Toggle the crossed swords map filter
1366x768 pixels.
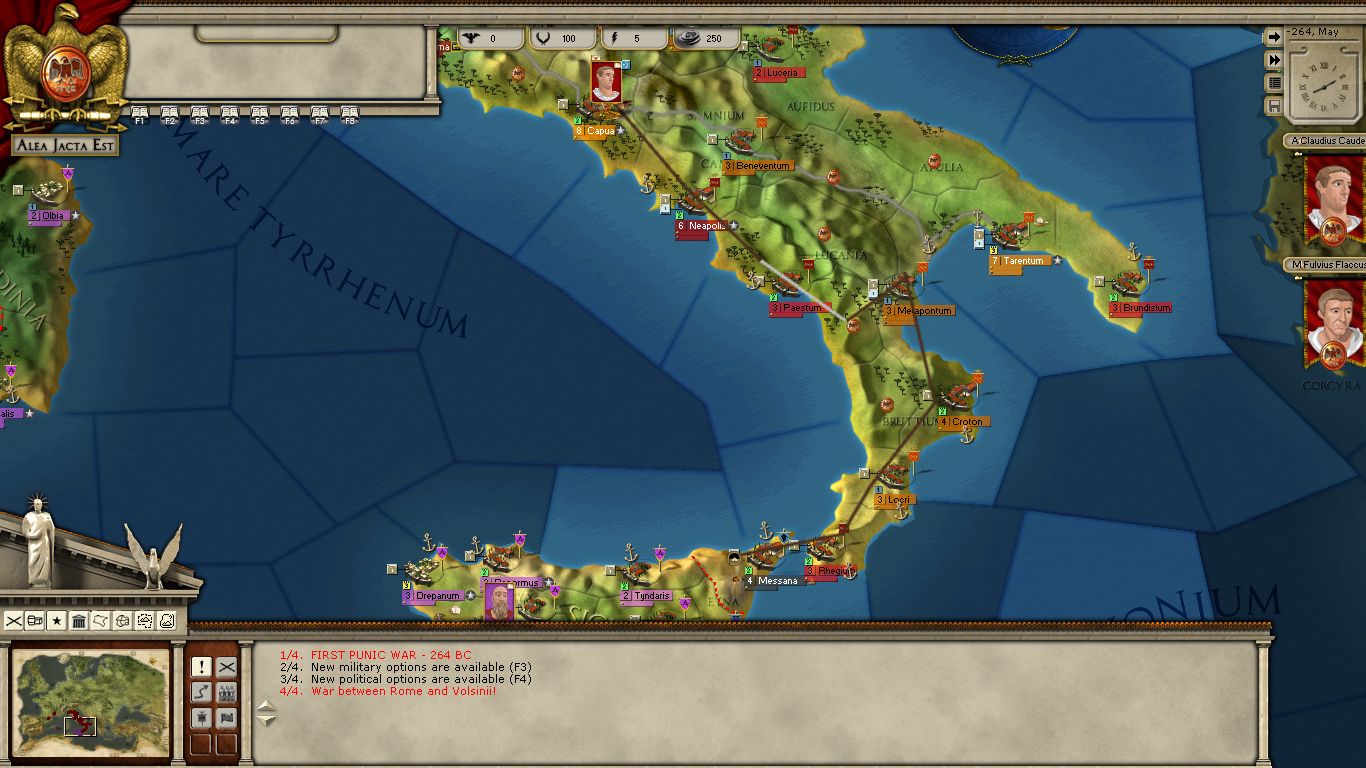(14, 621)
